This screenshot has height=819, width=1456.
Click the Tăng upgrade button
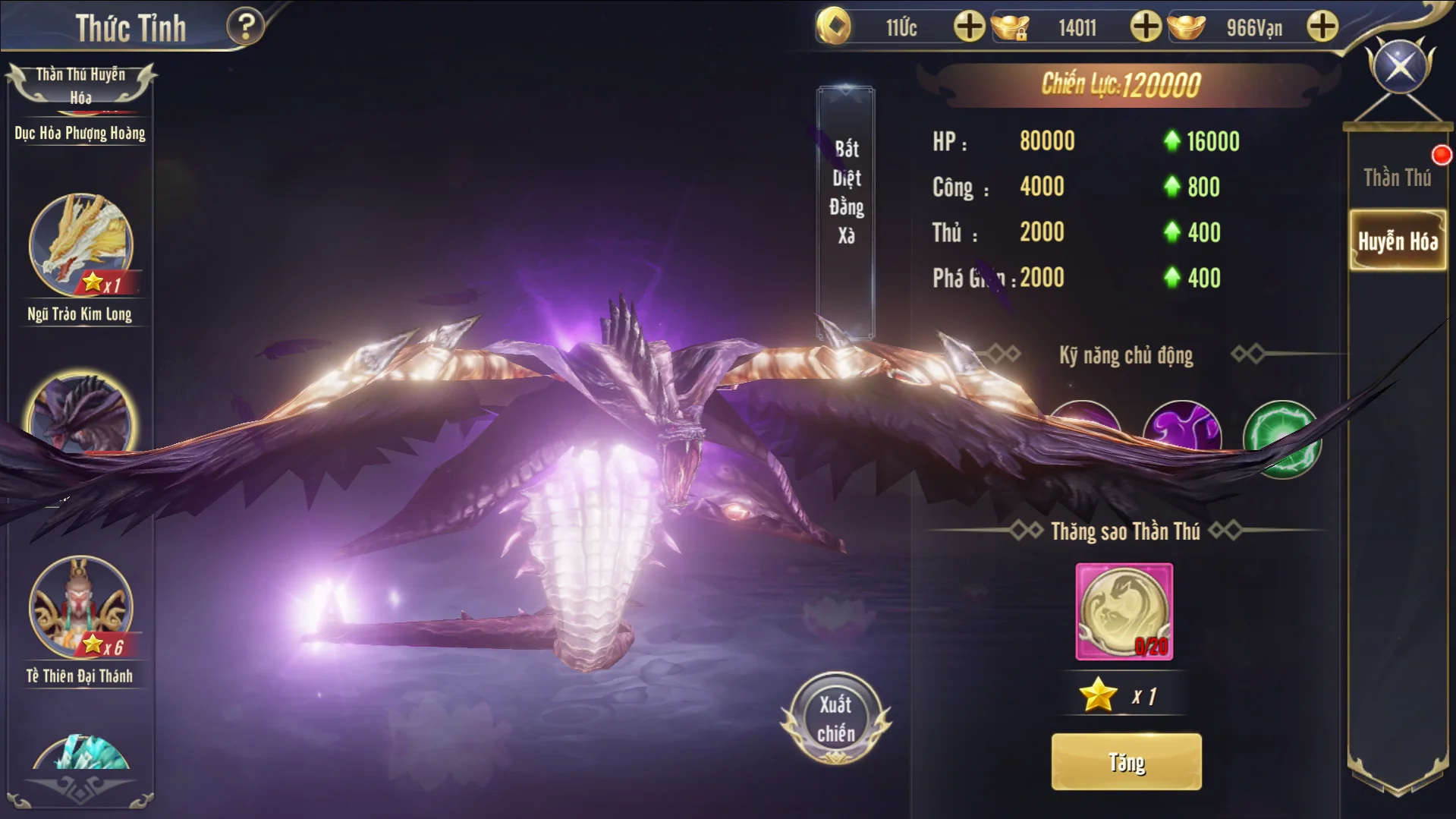pos(1126,761)
